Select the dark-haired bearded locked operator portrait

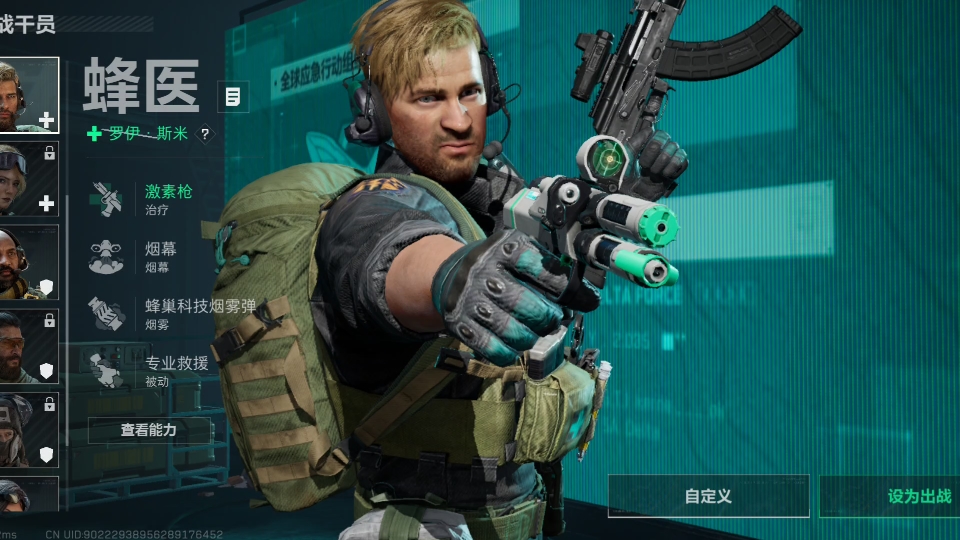pos(28,345)
